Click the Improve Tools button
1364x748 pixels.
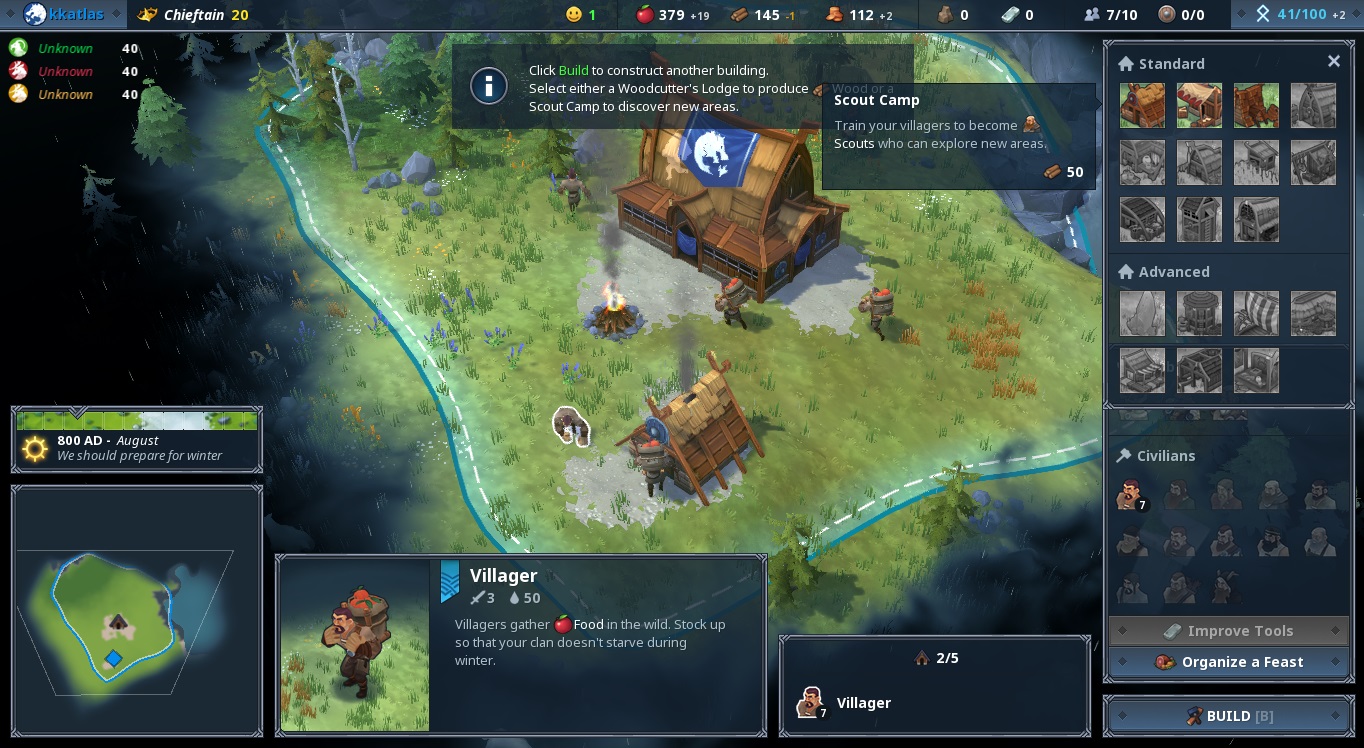(1229, 630)
